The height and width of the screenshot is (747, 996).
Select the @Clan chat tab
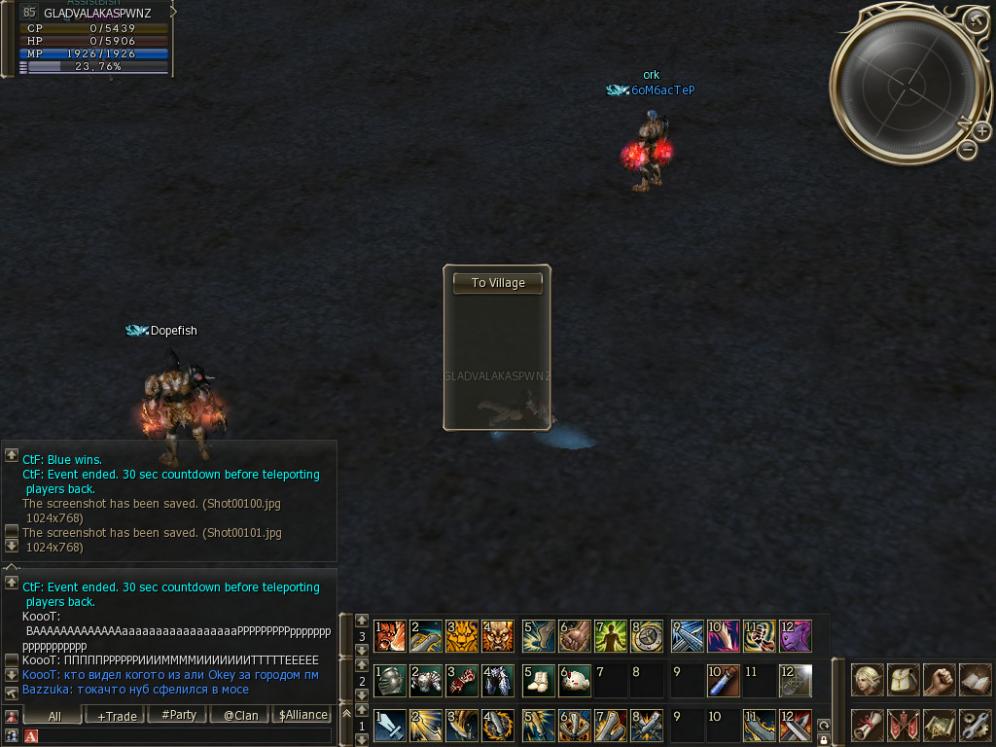[241, 716]
